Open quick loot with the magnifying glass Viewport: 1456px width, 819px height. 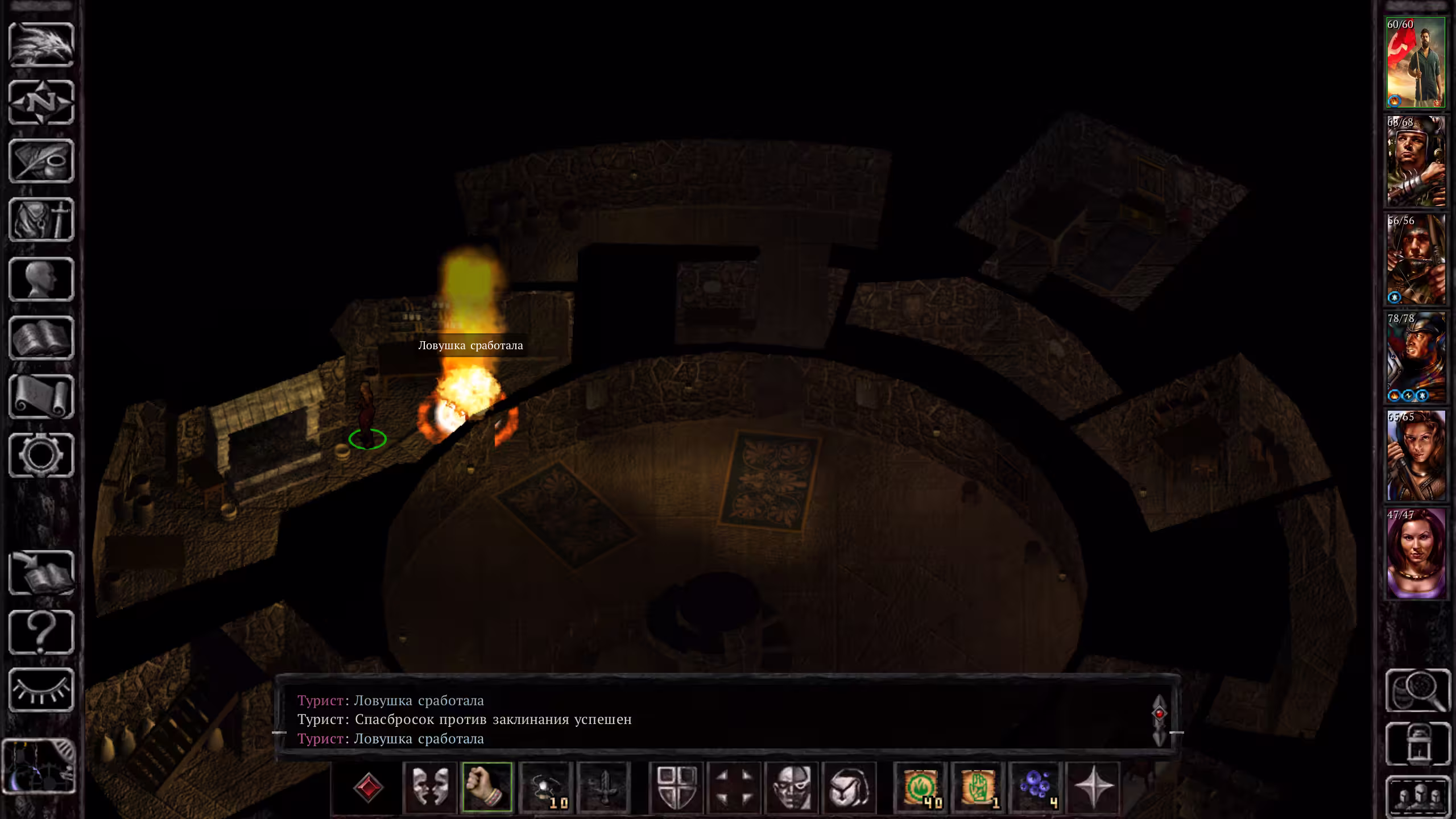point(1417,690)
